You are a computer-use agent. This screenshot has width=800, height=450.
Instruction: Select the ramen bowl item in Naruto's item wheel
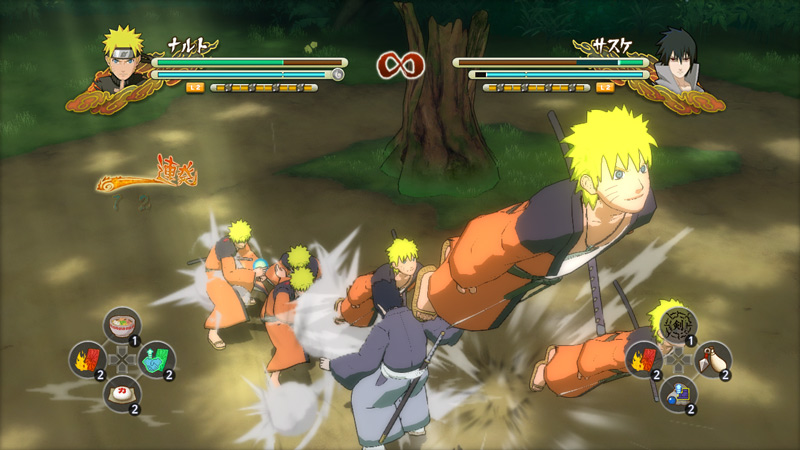pyautogui.click(x=121, y=325)
